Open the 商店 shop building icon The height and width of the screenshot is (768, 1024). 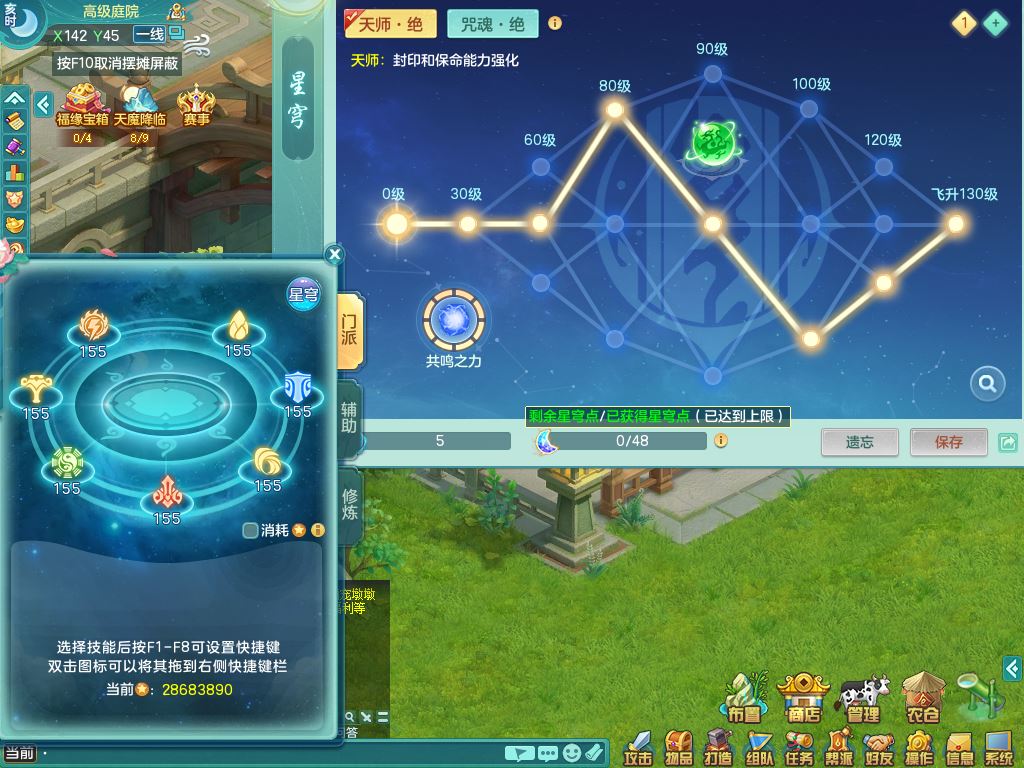(x=803, y=696)
